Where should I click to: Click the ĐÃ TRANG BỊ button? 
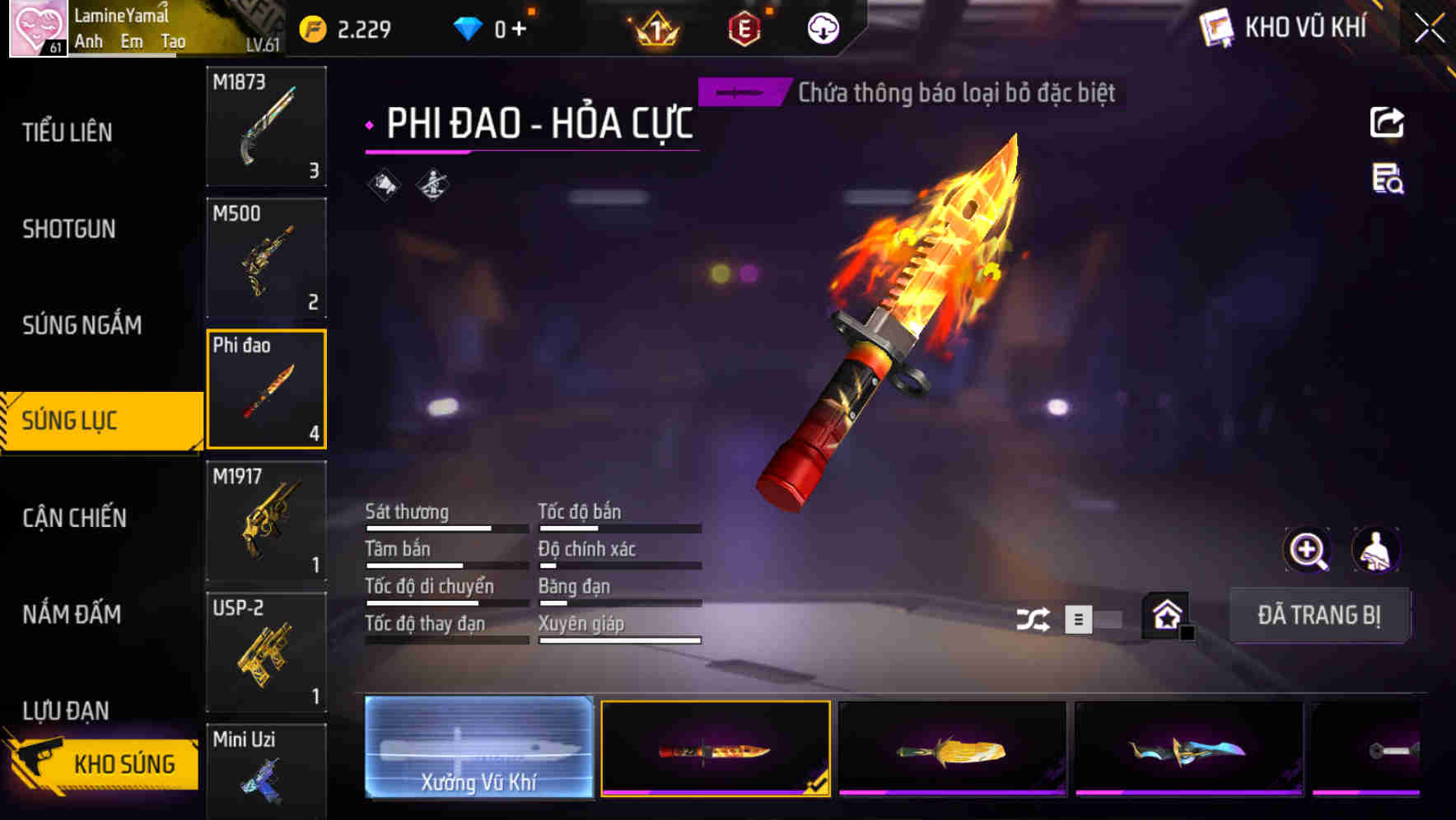pos(1321,614)
